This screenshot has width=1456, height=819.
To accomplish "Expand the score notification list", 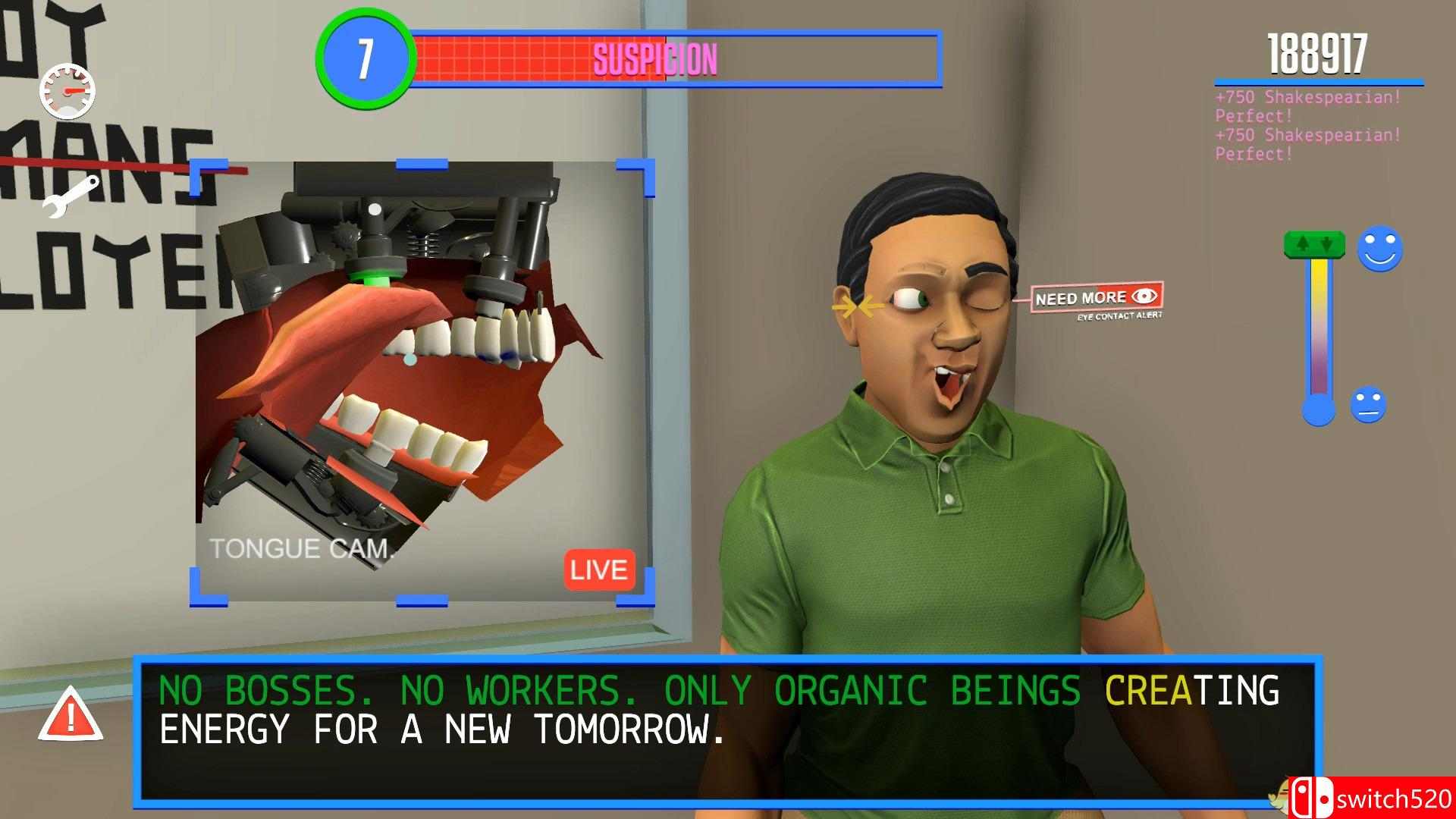I will [x=1307, y=125].
